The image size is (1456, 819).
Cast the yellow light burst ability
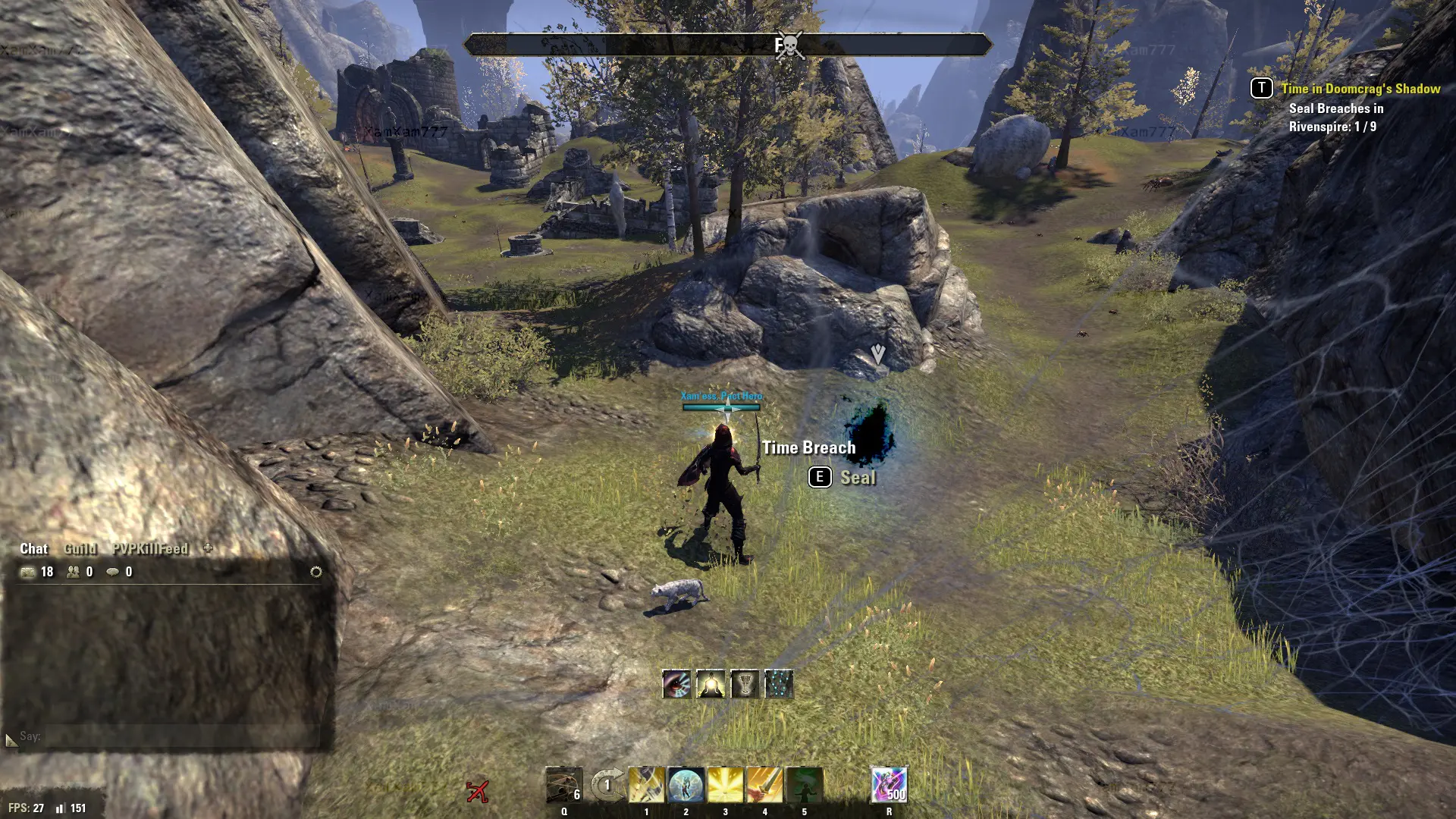(x=726, y=786)
